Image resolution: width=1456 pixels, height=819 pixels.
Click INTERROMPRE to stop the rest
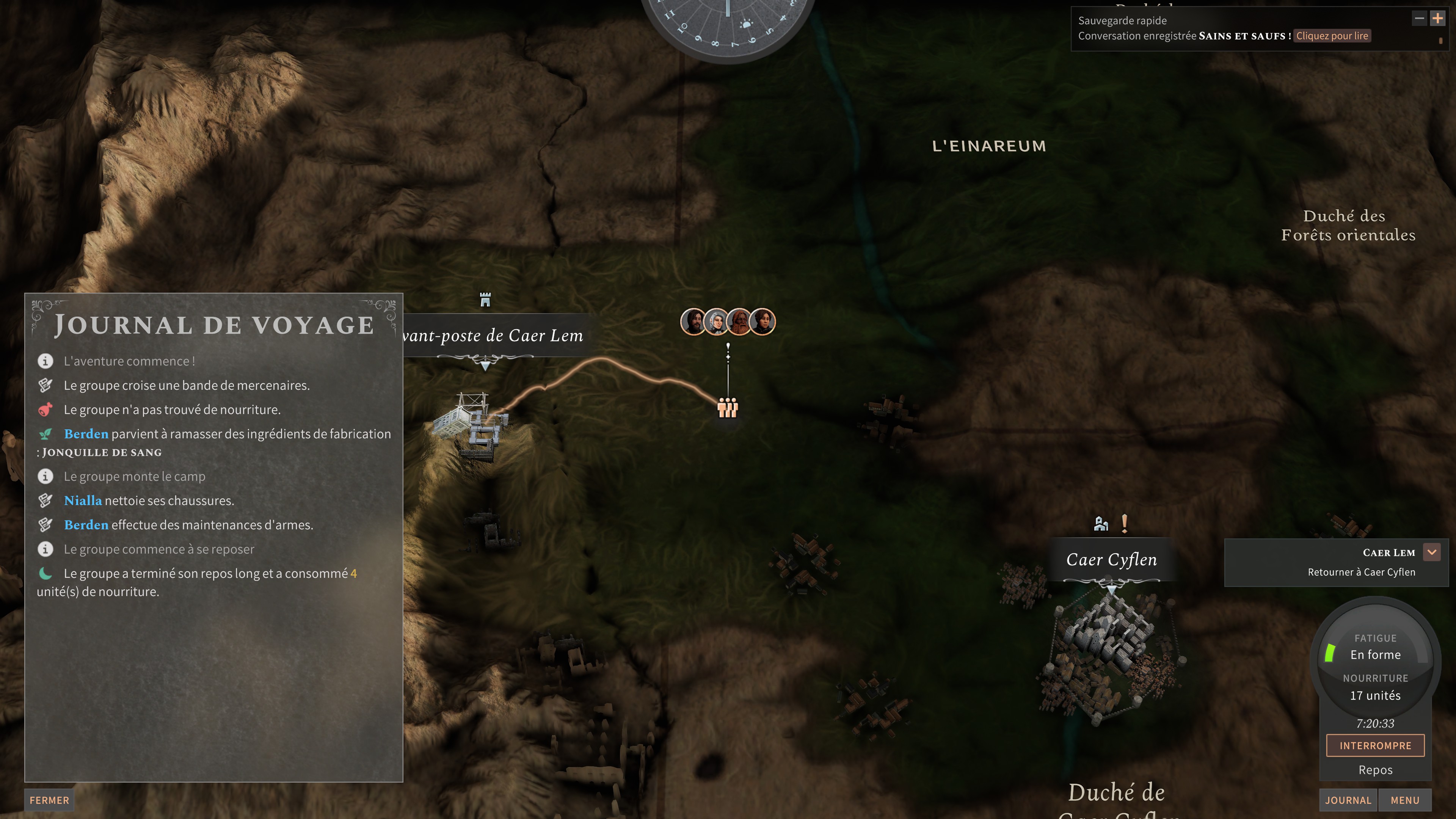pos(1376,745)
